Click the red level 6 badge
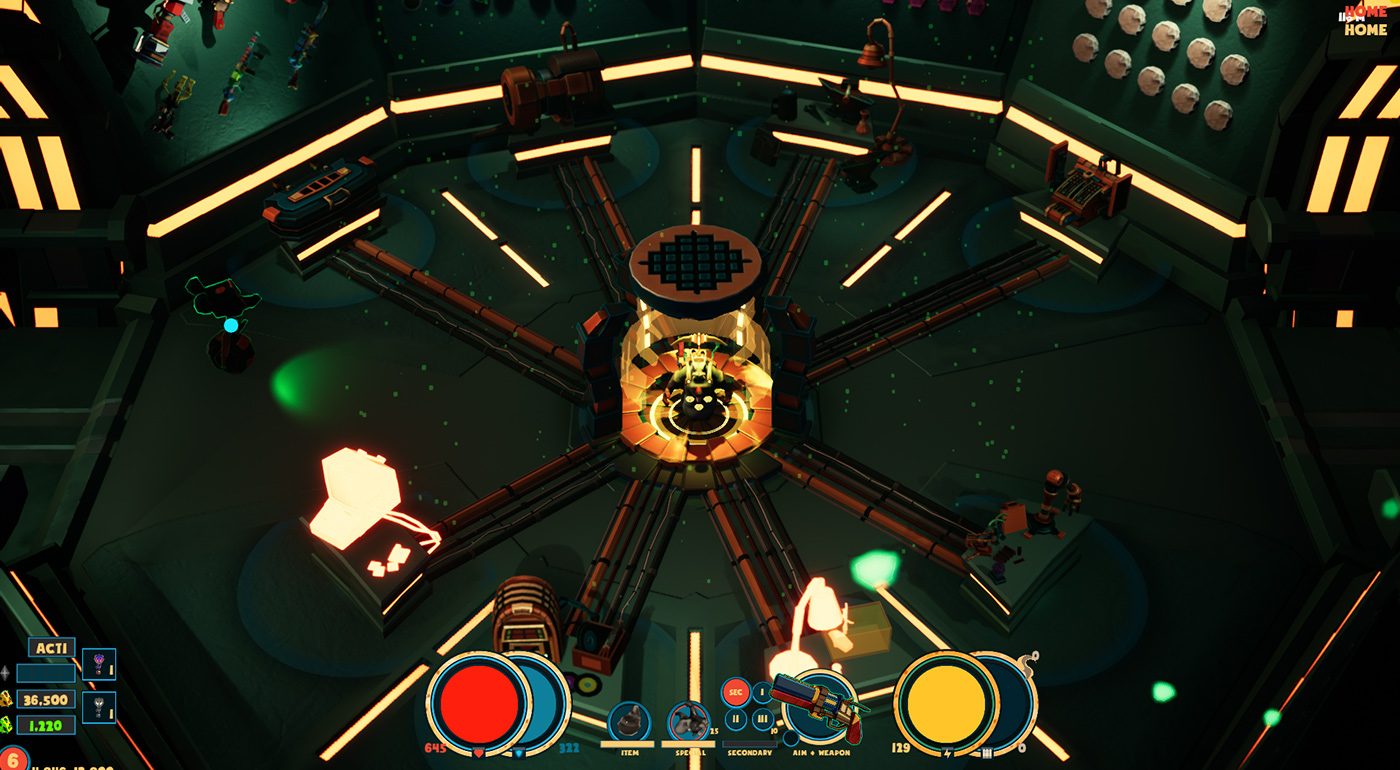Screen dimensions: 1400x770 pyautogui.click(x=12, y=759)
